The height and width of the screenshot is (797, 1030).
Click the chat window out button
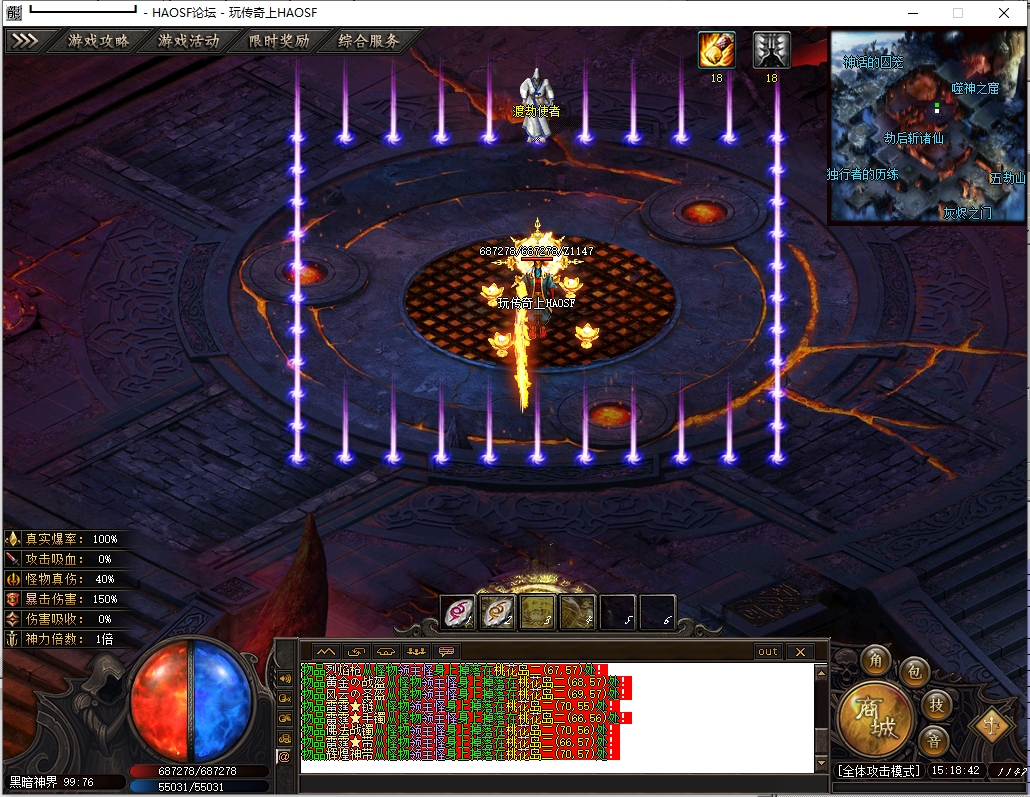point(767,651)
